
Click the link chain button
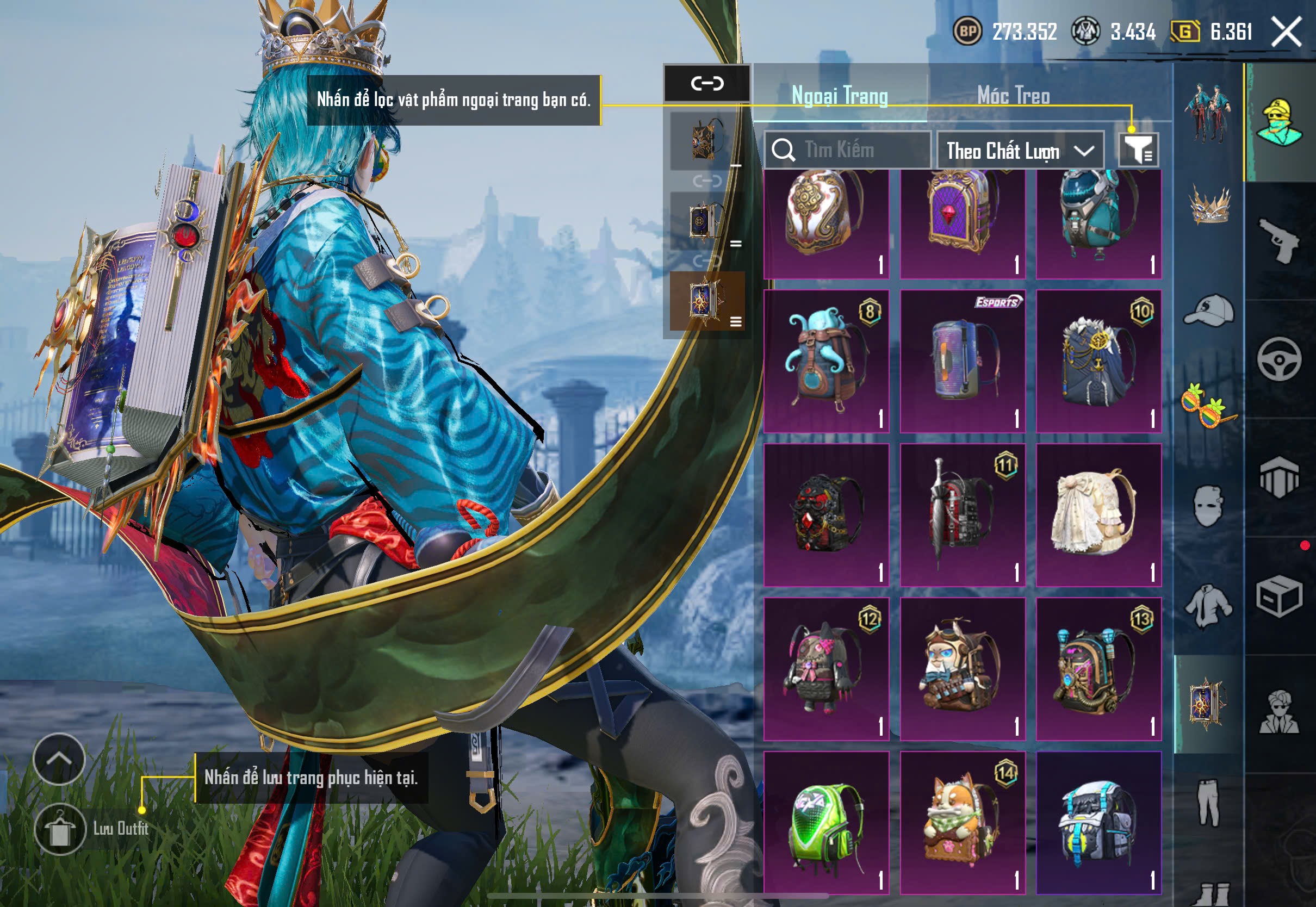[x=707, y=84]
